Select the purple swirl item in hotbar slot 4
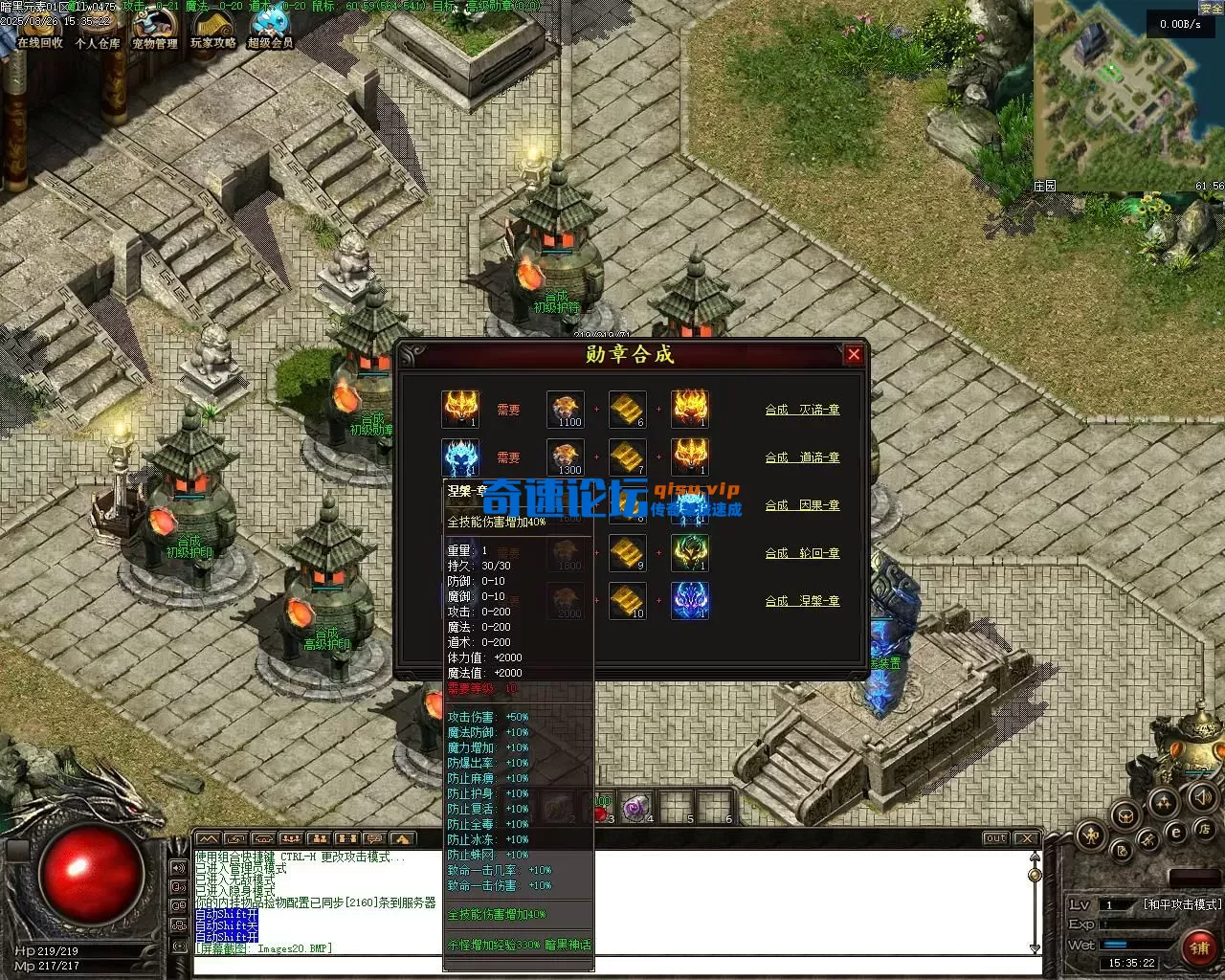 [635, 808]
